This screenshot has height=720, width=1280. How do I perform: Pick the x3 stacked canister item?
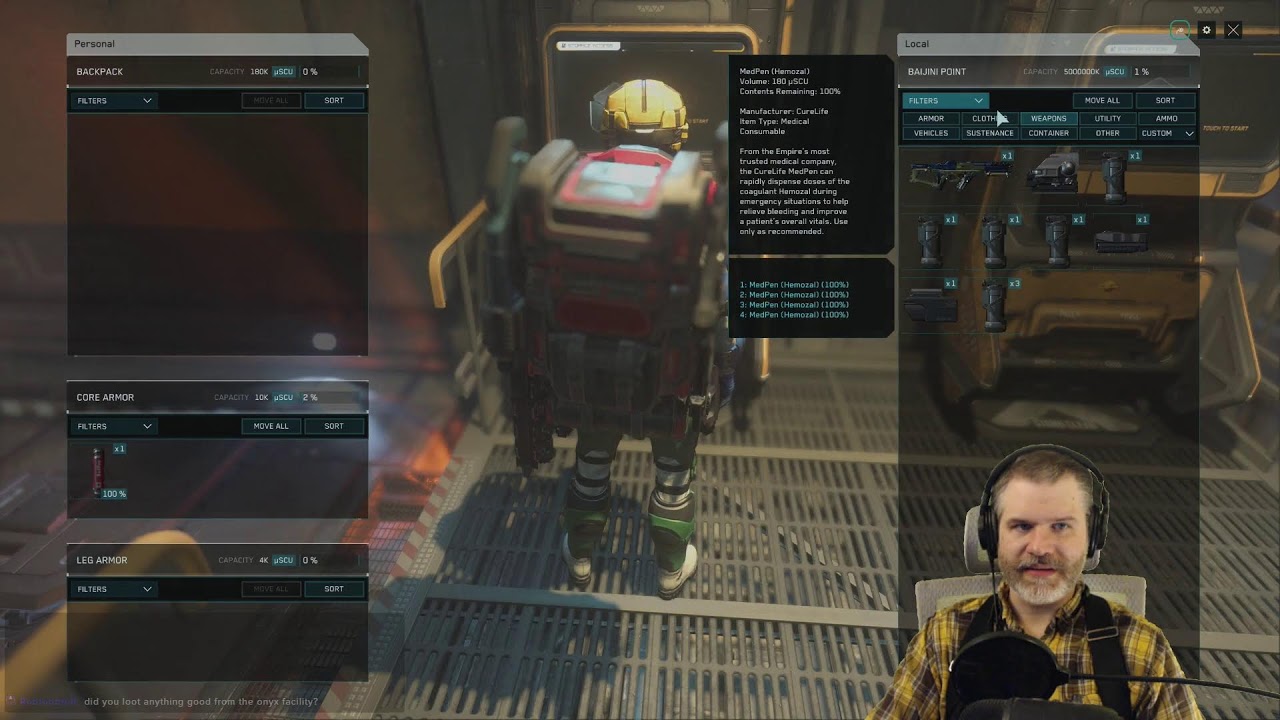[994, 304]
